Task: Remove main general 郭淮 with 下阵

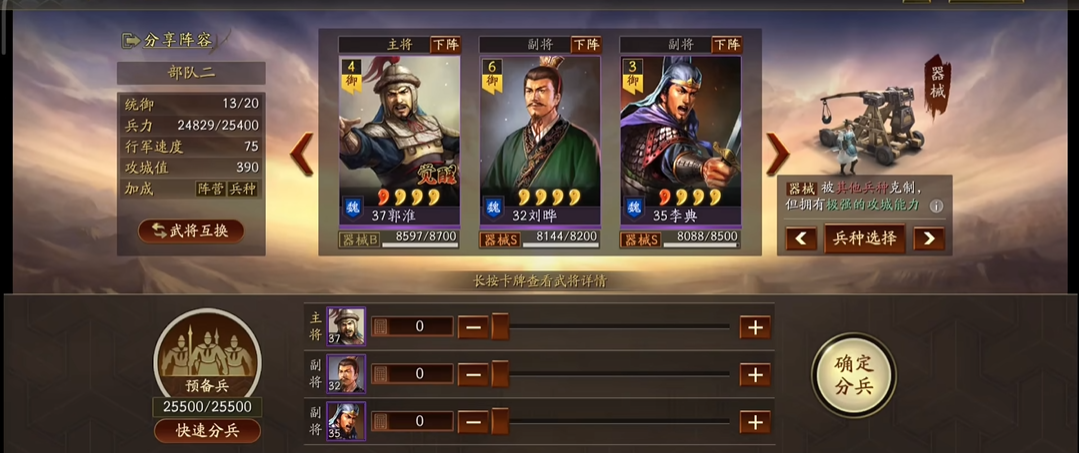Action: tap(445, 45)
